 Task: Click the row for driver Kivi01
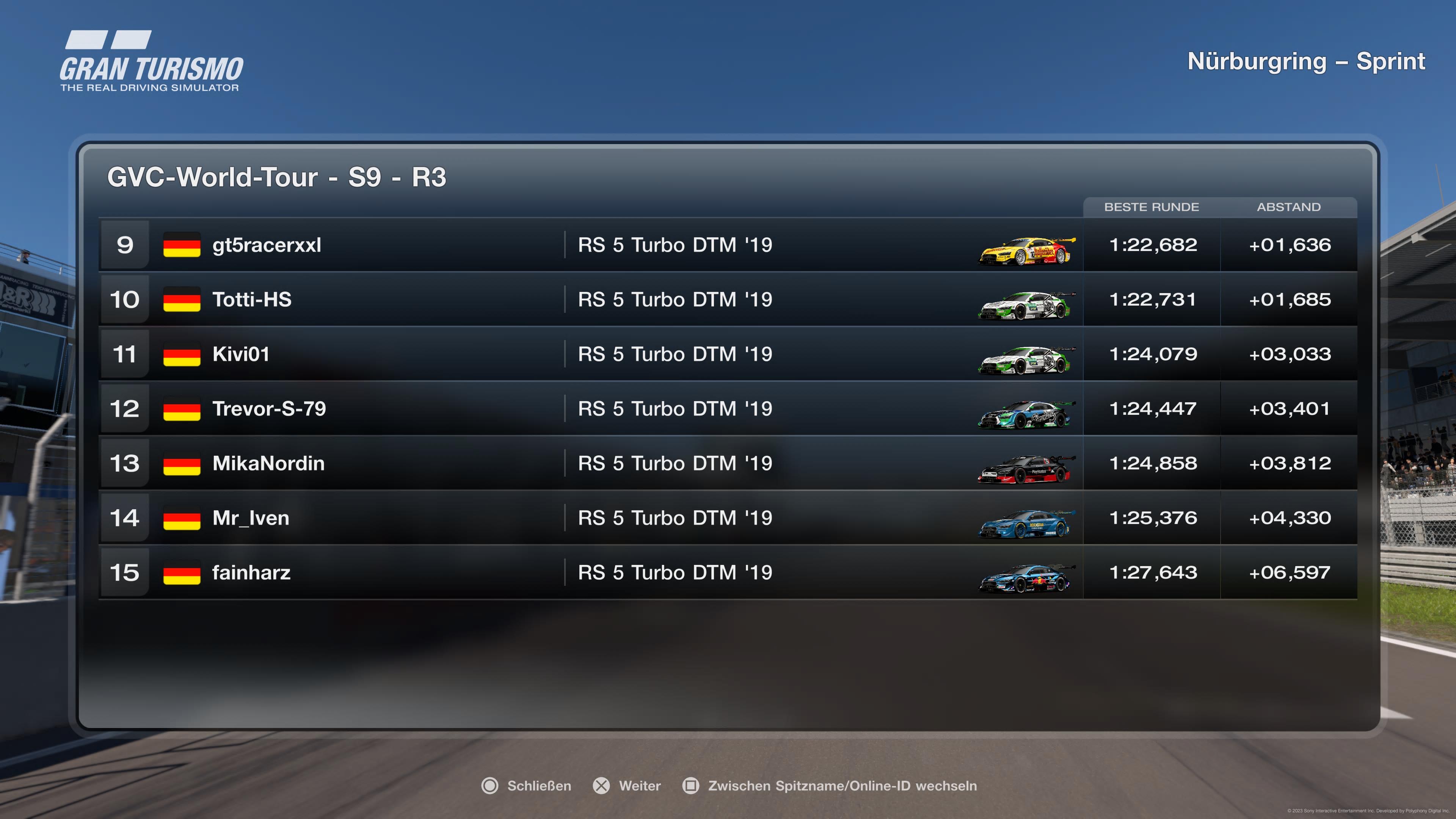[395, 355]
